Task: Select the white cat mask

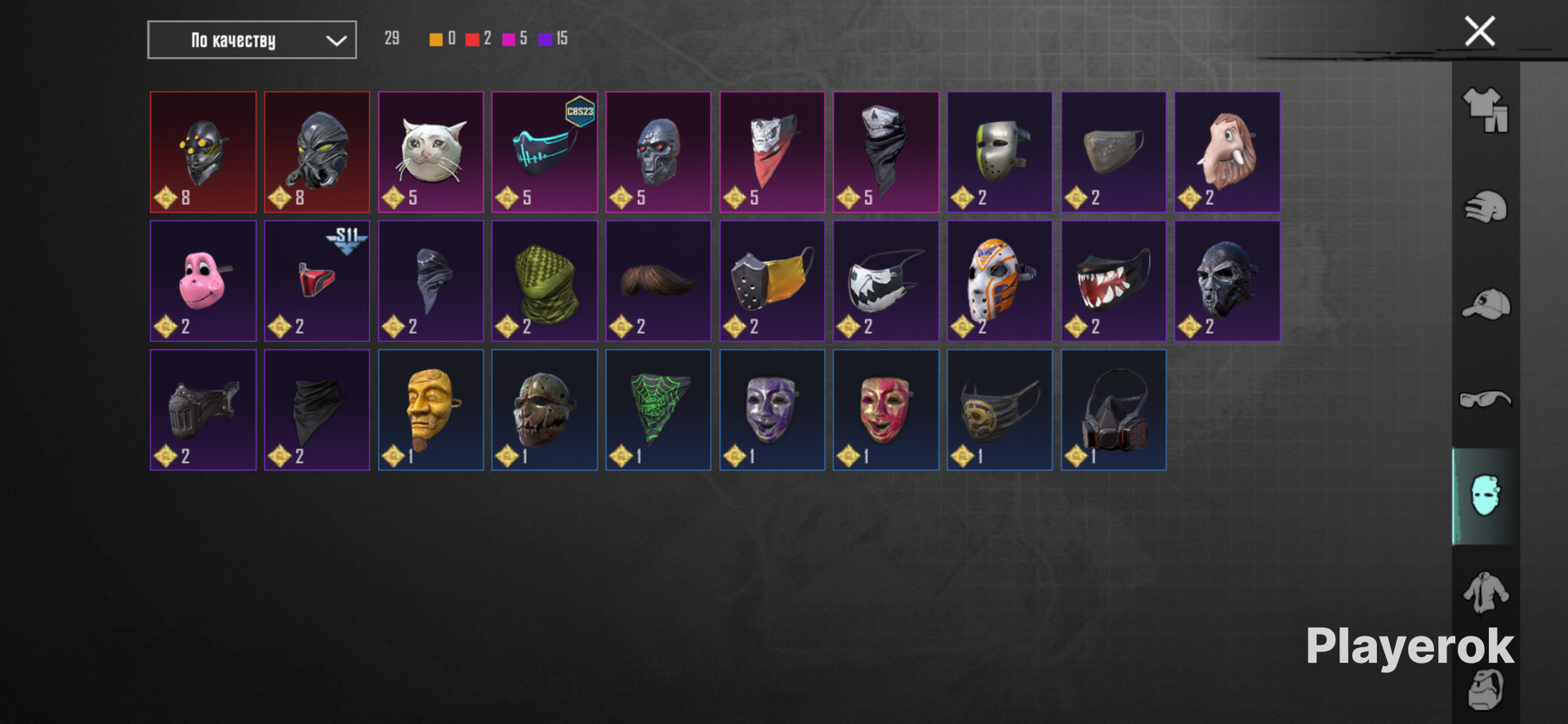Action: click(431, 152)
